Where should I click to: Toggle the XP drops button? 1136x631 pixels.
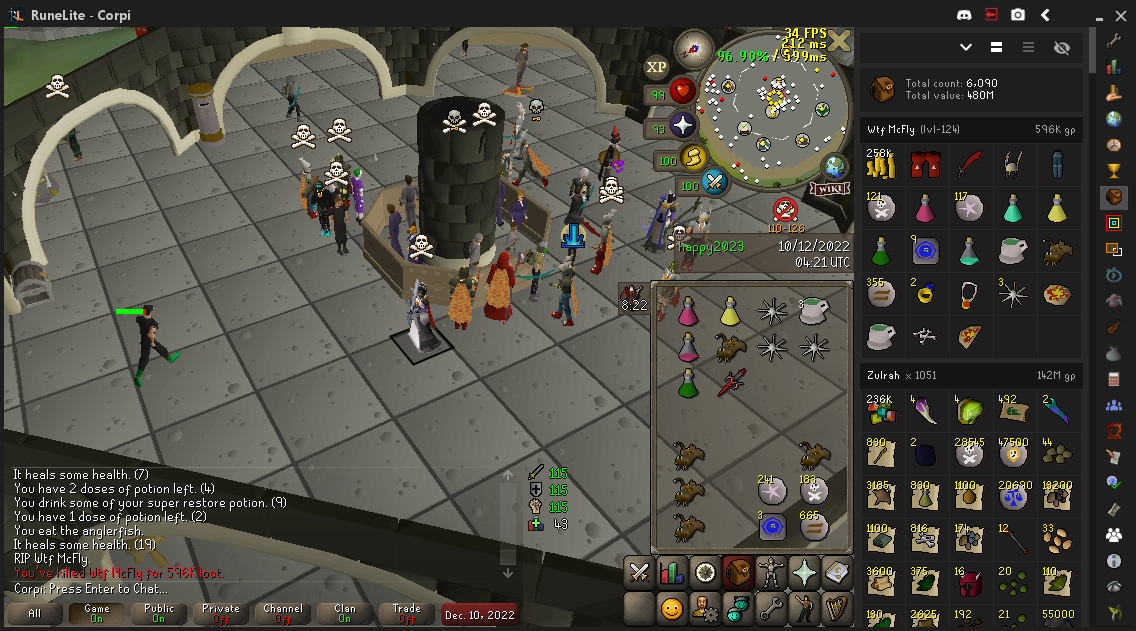[656, 67]
